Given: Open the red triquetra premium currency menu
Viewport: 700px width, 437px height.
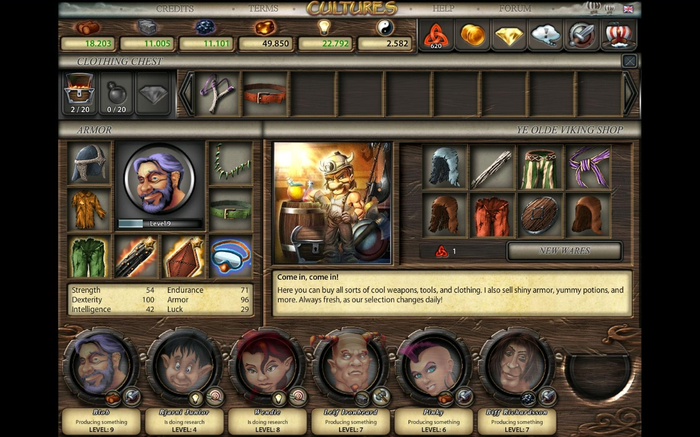Looking at the screenshot, I should (x=436, y=36).
